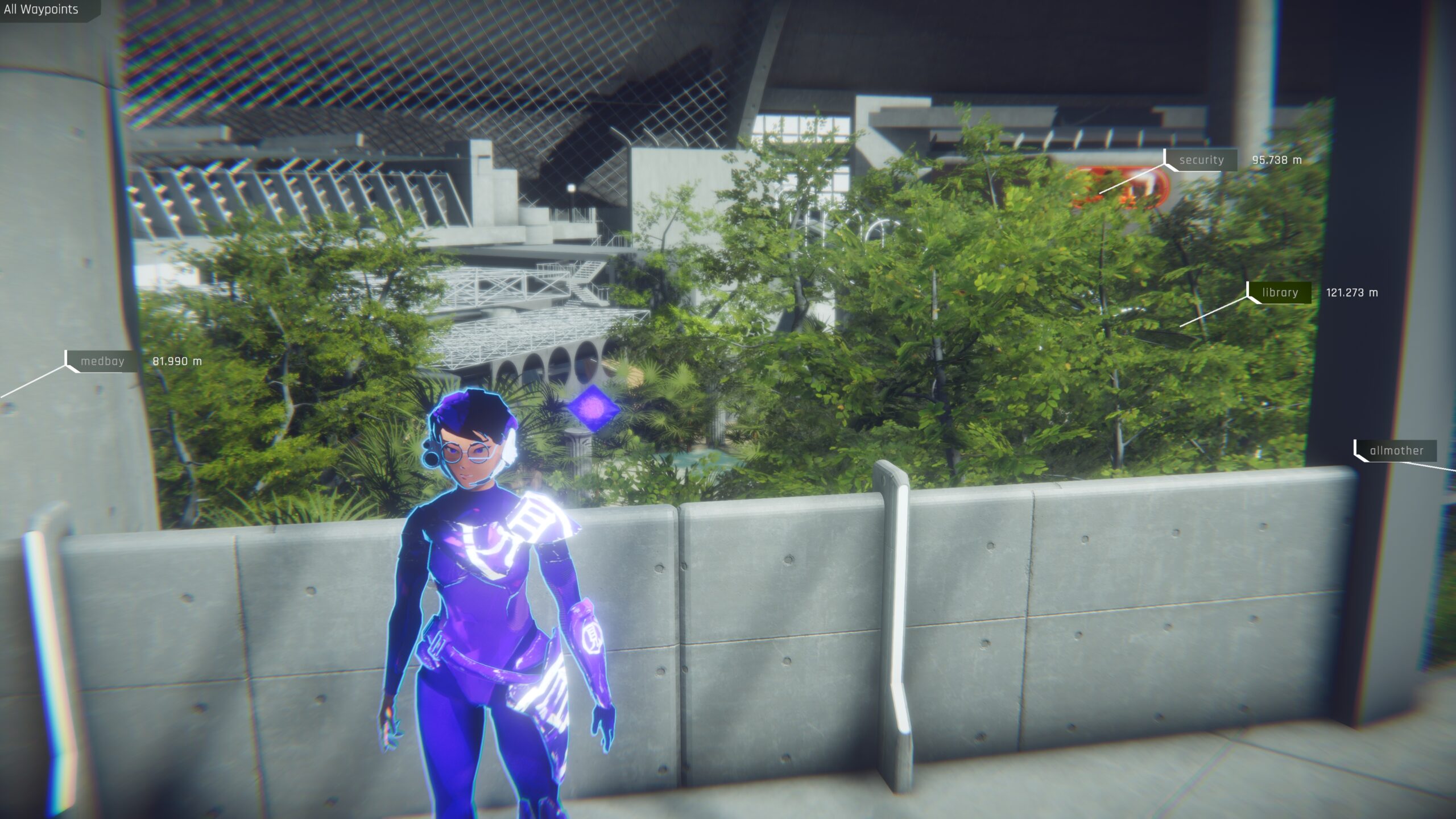Select the medbay waypoint label
1456x819 pixels.
click(102, 361)
